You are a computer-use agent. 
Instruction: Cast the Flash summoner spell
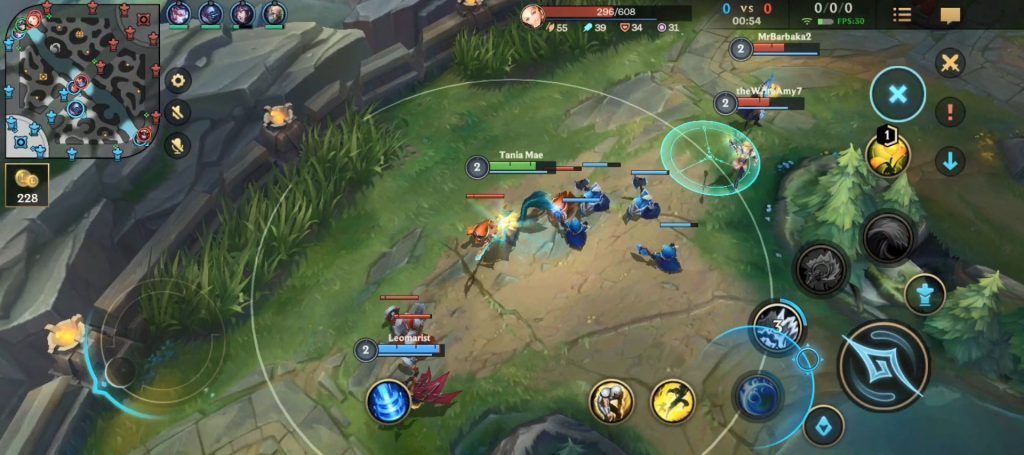point(673,401)
